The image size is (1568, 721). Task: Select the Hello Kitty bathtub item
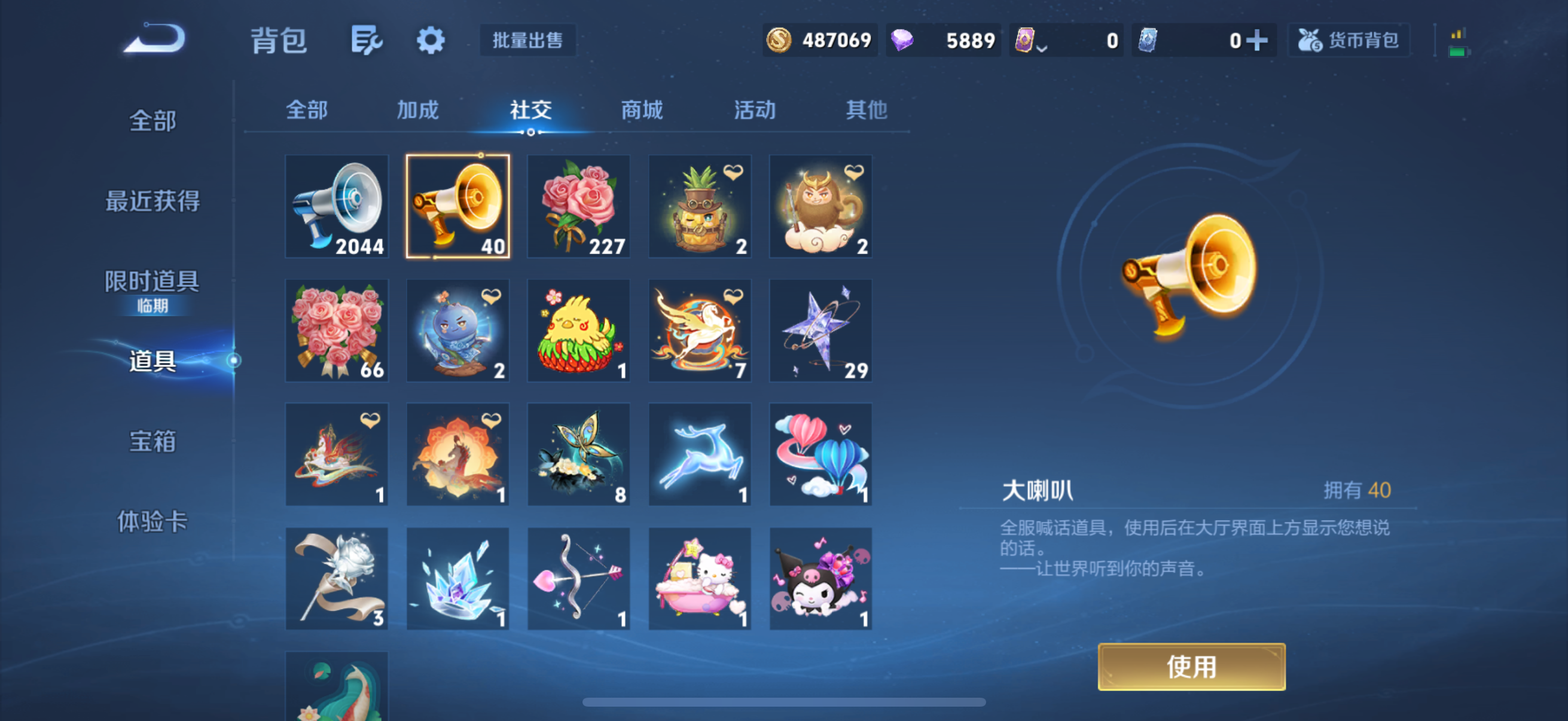(700, 579)
